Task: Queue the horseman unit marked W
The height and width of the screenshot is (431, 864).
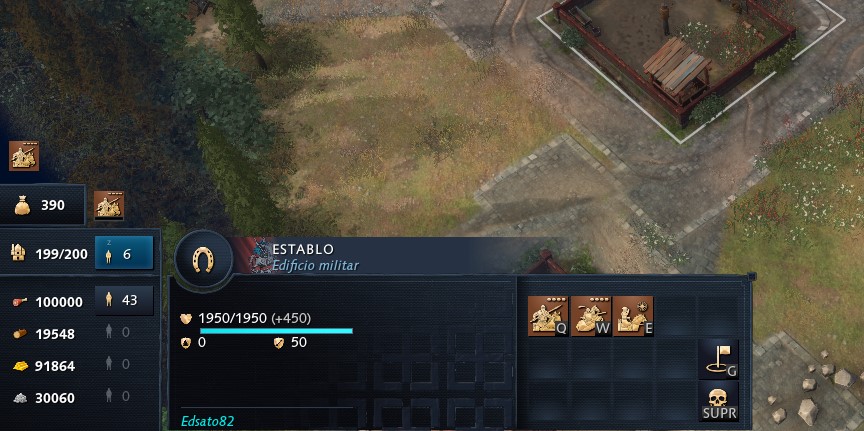Action: pos(590,316)
